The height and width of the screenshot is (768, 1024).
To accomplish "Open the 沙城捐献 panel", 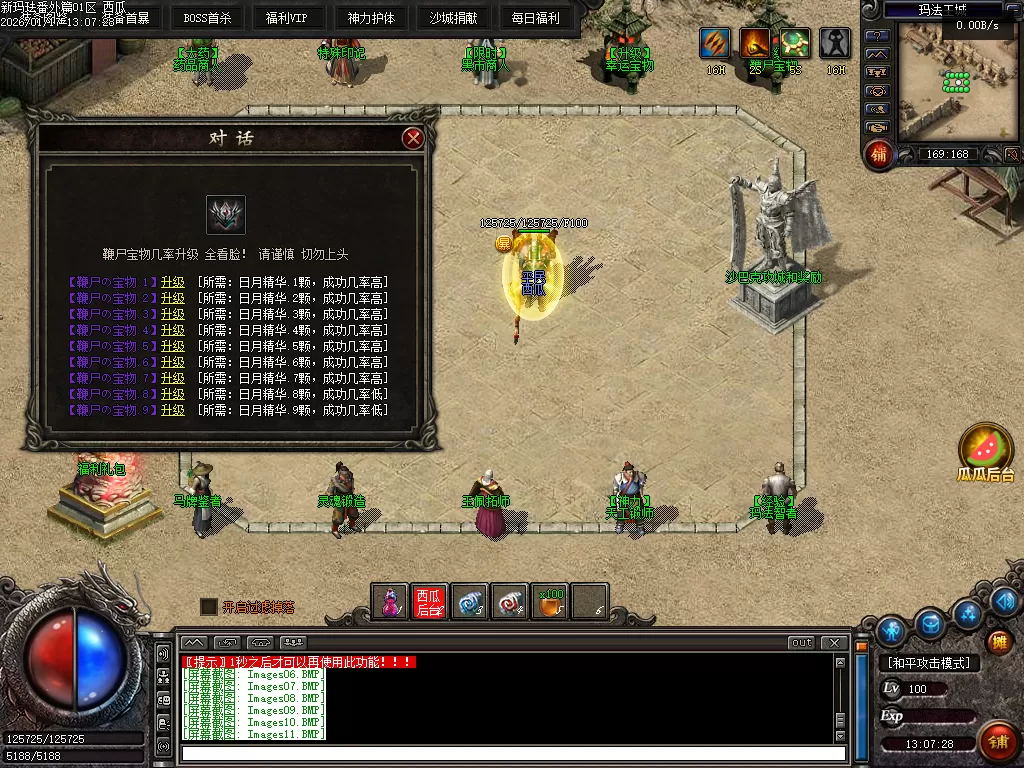I will coord(453,18).
